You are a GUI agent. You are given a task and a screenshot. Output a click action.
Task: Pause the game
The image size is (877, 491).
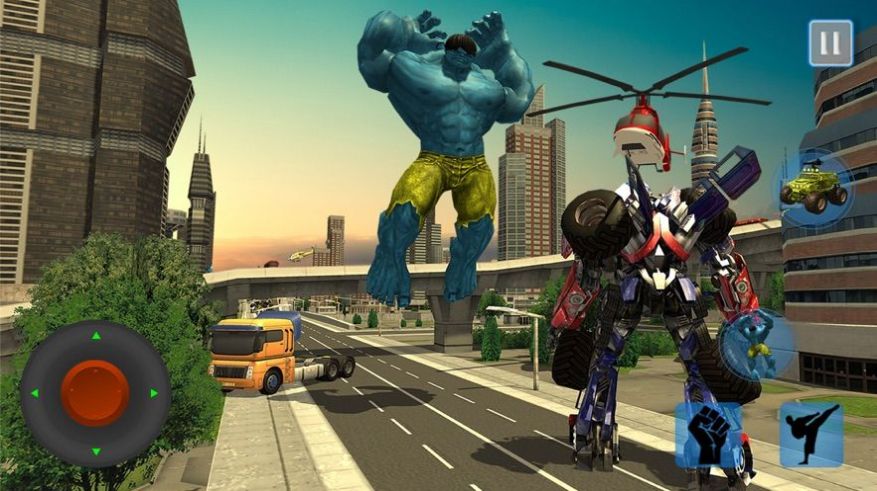[x=830, y=43]
